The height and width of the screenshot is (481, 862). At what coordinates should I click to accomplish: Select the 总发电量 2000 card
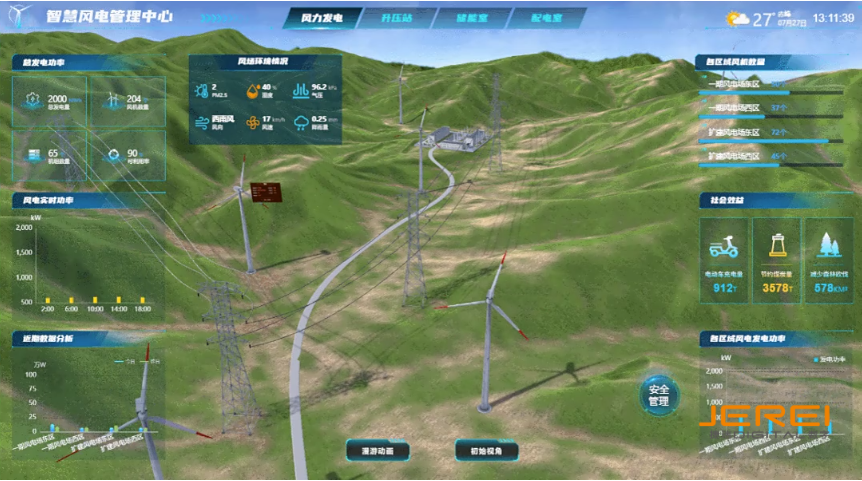point(49,101)
